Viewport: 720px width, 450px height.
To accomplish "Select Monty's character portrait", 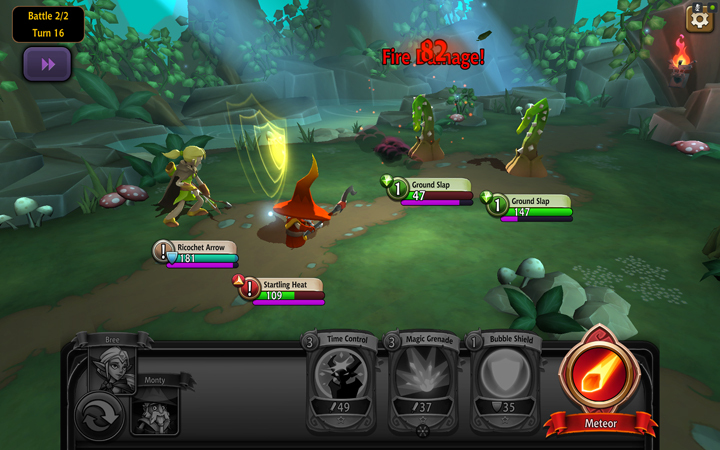I will [155, 410].
